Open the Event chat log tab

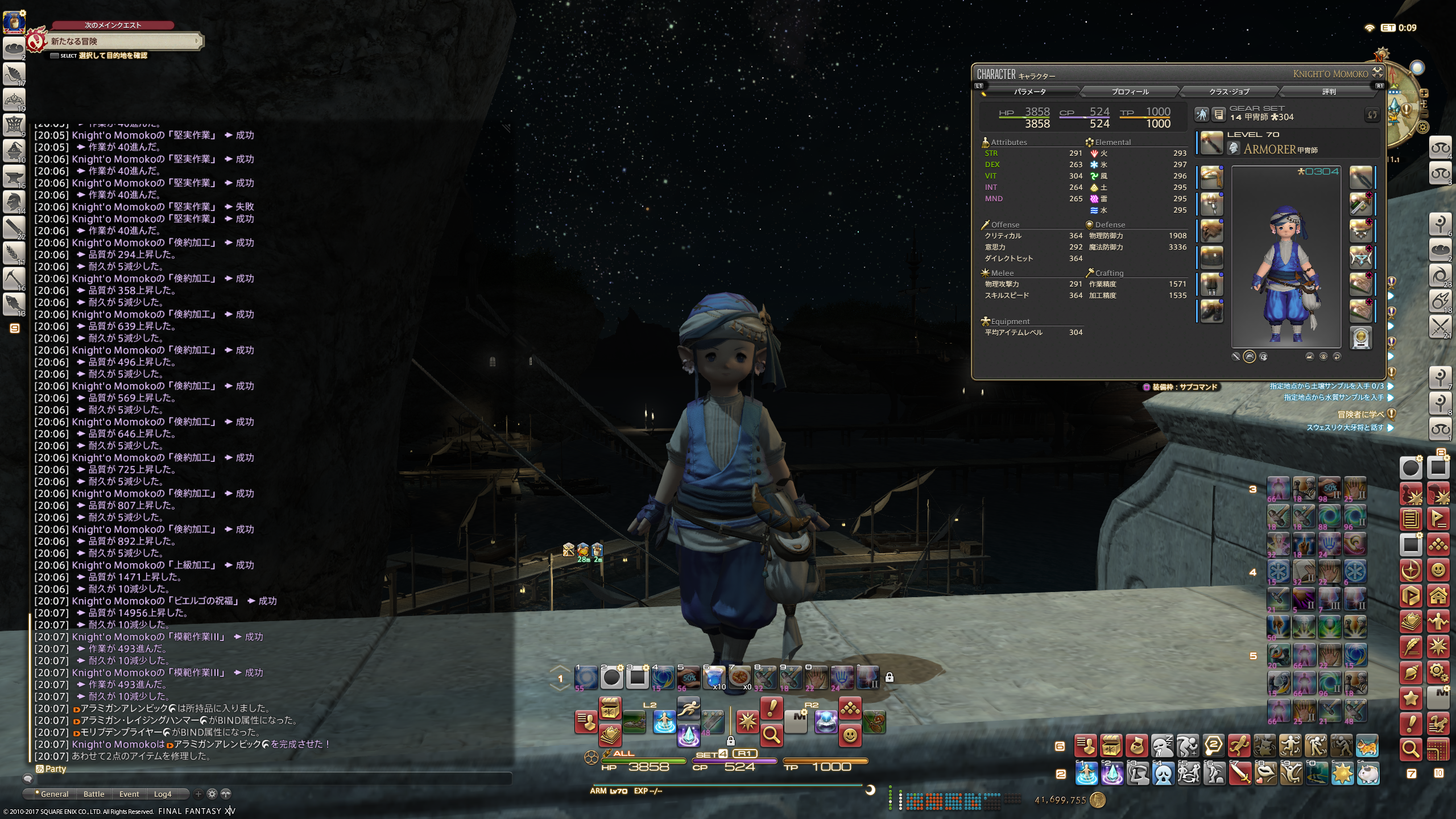[x=129, y=794]
